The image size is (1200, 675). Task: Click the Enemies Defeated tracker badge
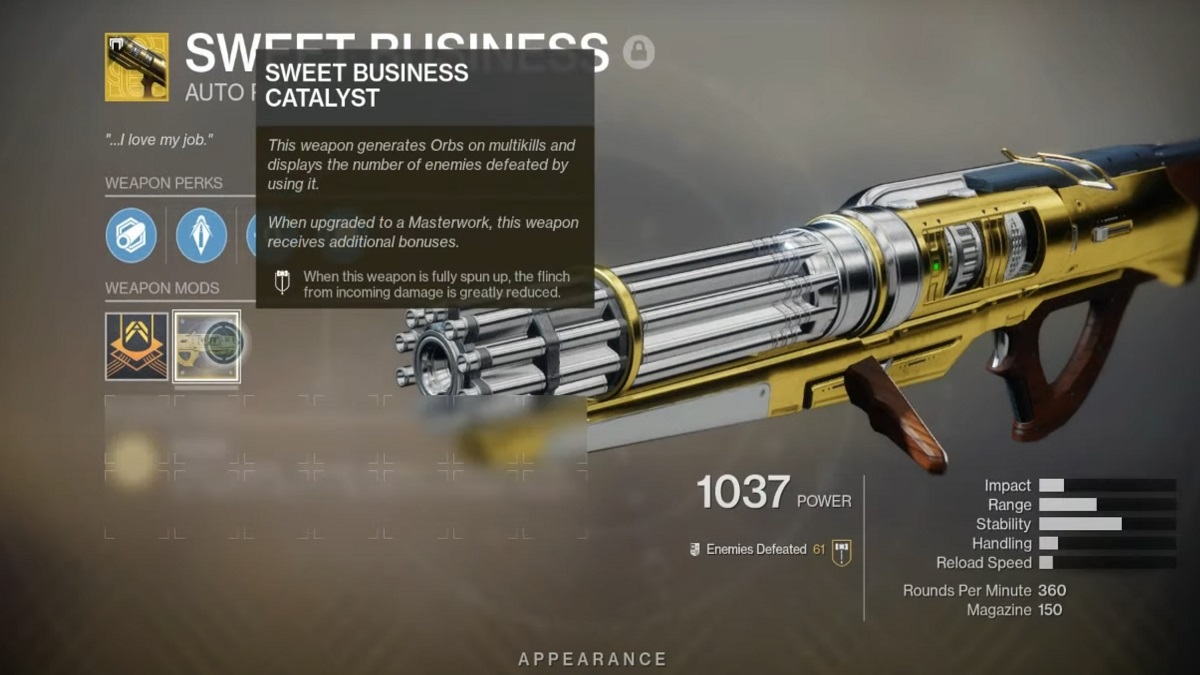point(841,551)
